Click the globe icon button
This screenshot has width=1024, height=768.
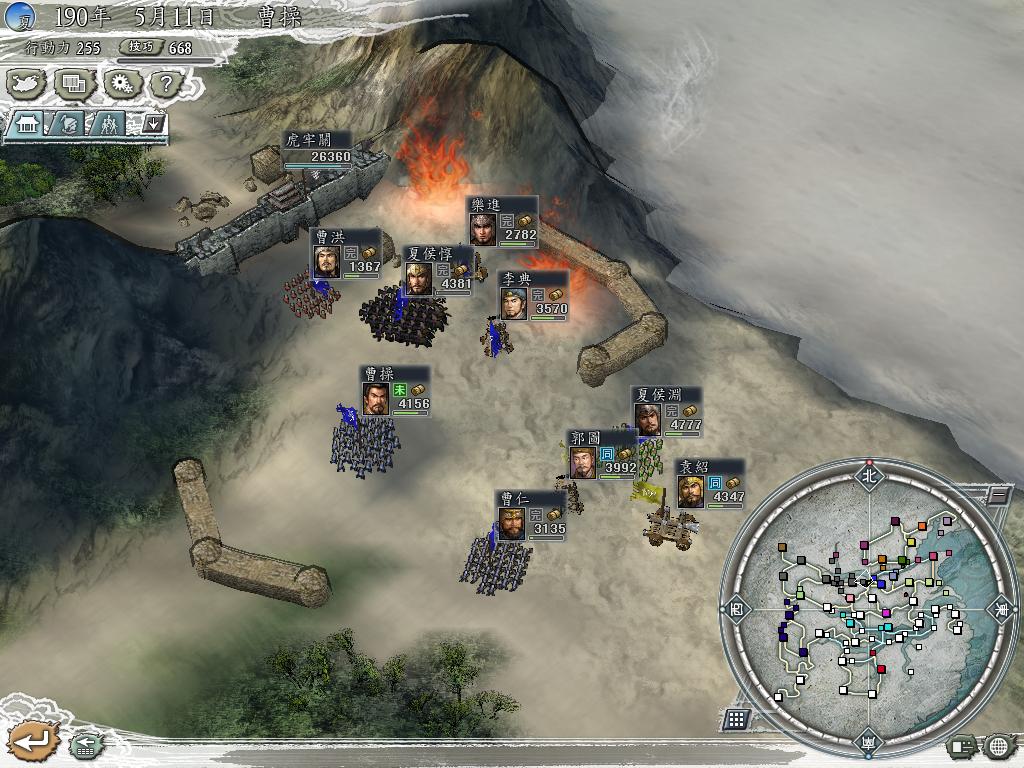click(x=998, y=745)
